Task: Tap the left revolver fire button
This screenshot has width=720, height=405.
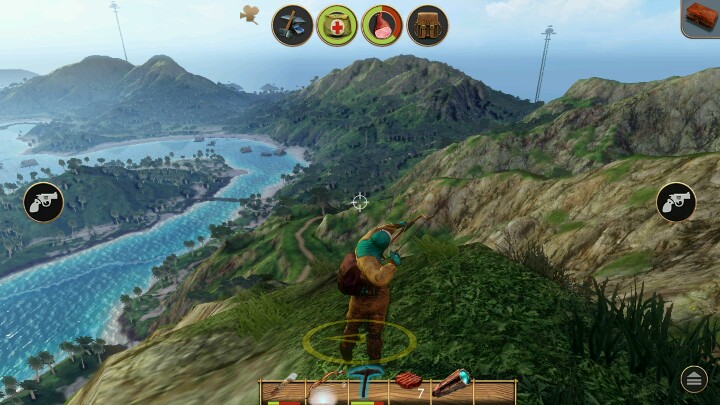Action: pyautogui.click(x=43, y=203)
